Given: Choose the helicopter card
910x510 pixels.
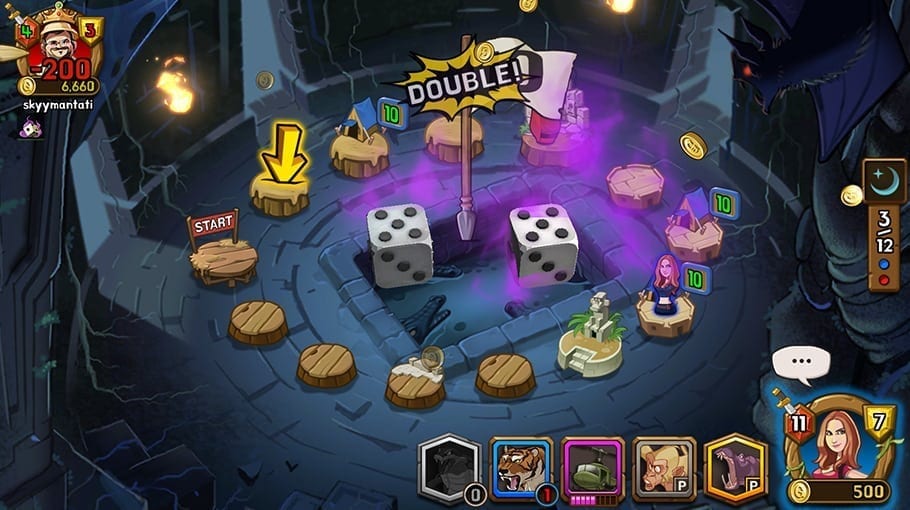Looking at the screenshot, I should click(592, 468).
